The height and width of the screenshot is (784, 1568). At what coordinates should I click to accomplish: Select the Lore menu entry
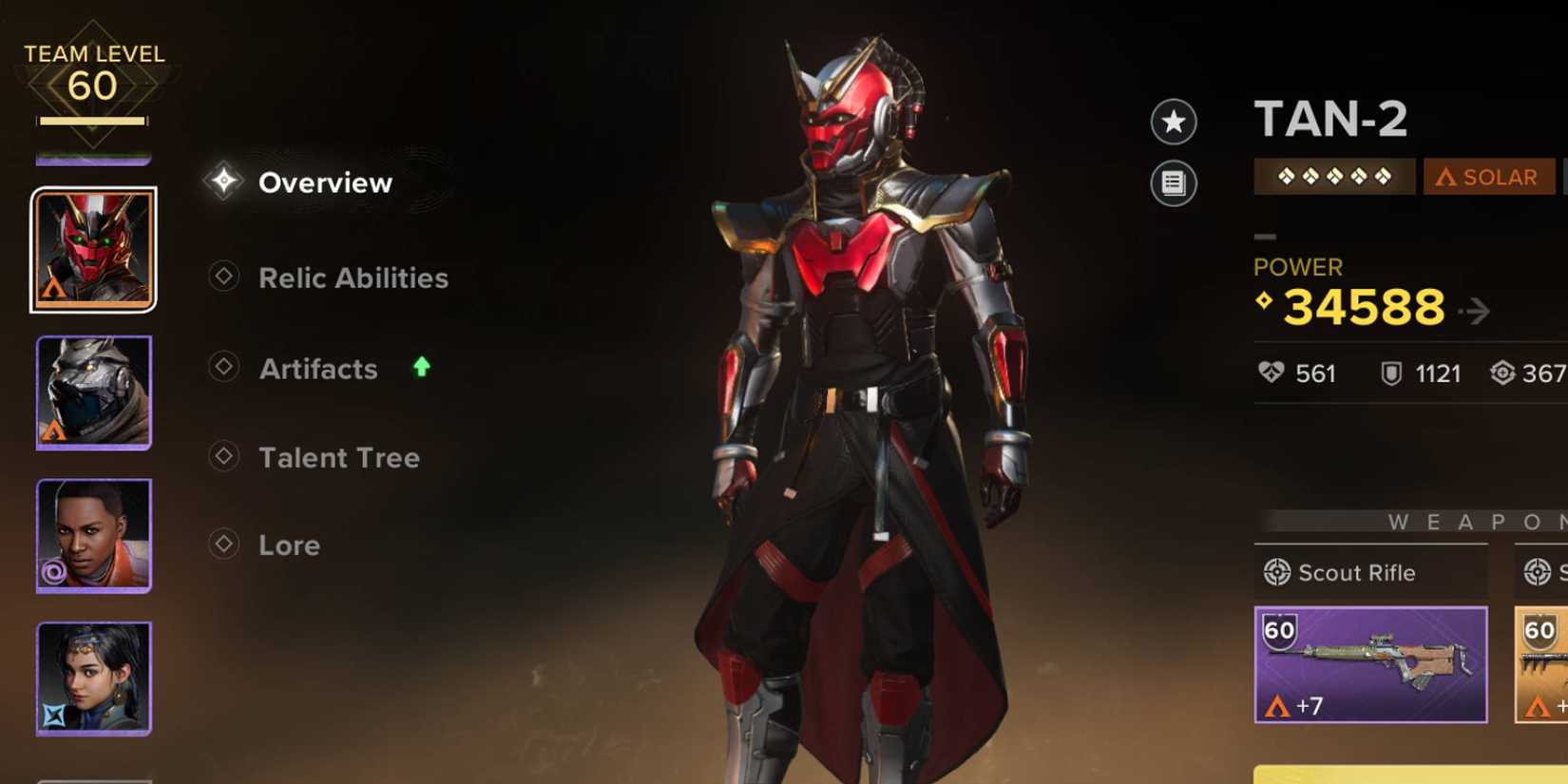click(290, 545)
